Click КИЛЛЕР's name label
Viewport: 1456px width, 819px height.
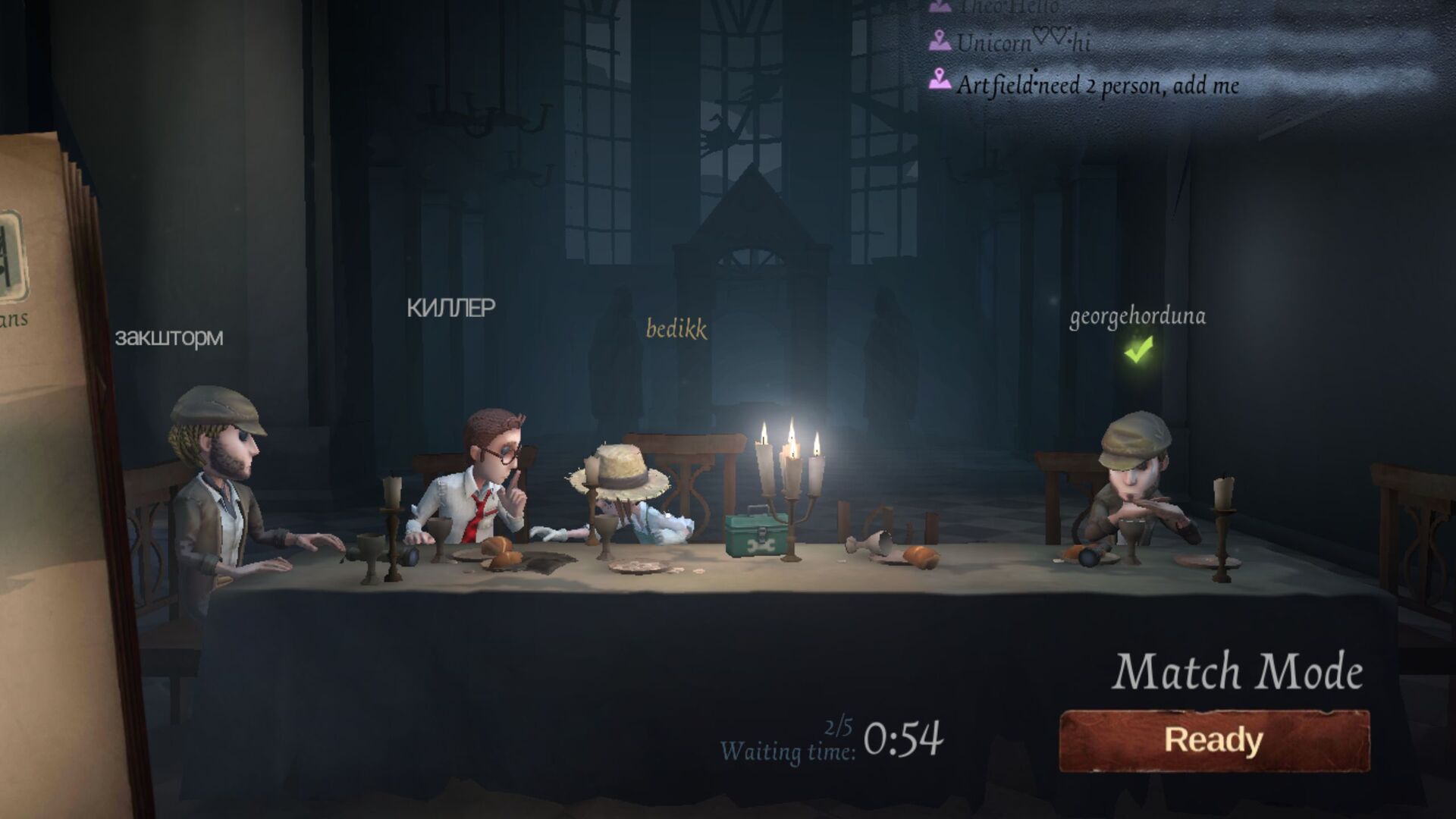[x=449, y=308]
